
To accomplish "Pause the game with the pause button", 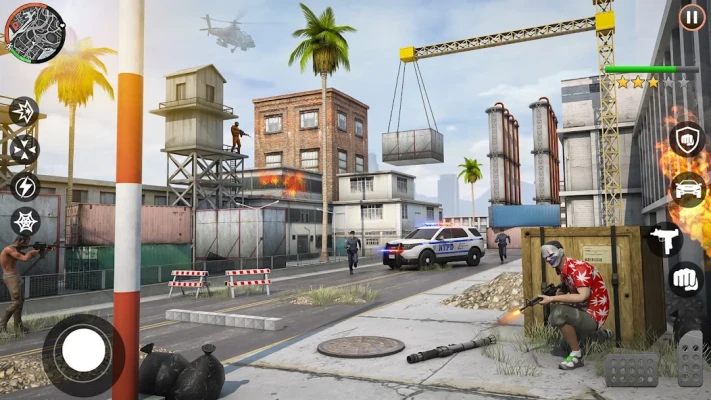I will pos(691,17).
